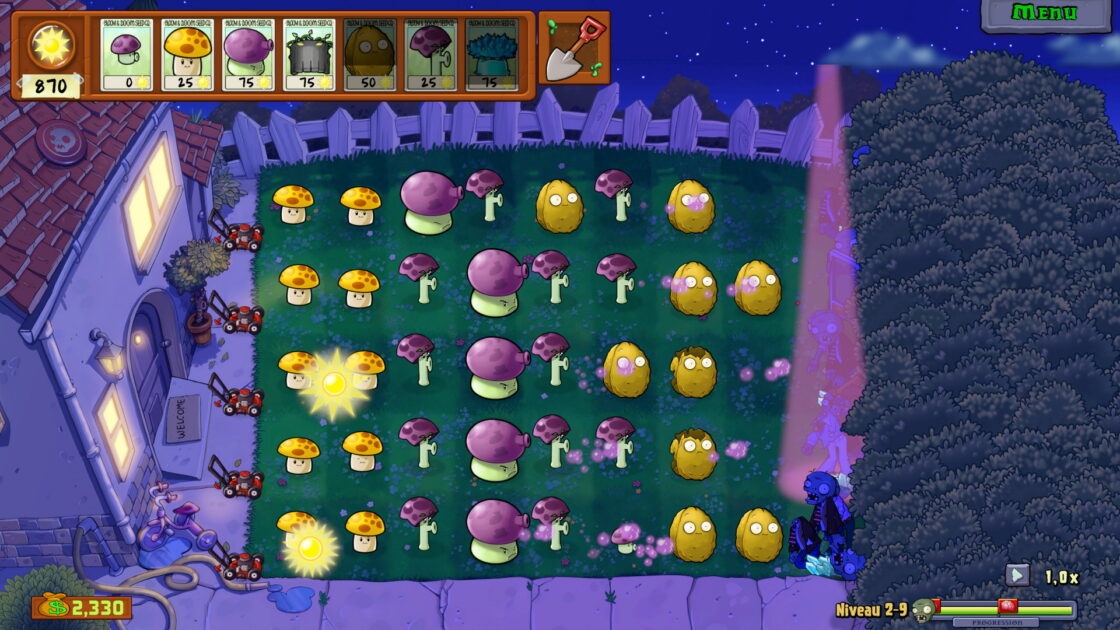Choose the Scaredy-shroom seed packet
The image size is (1120, 630).
(x=430, y=54)
